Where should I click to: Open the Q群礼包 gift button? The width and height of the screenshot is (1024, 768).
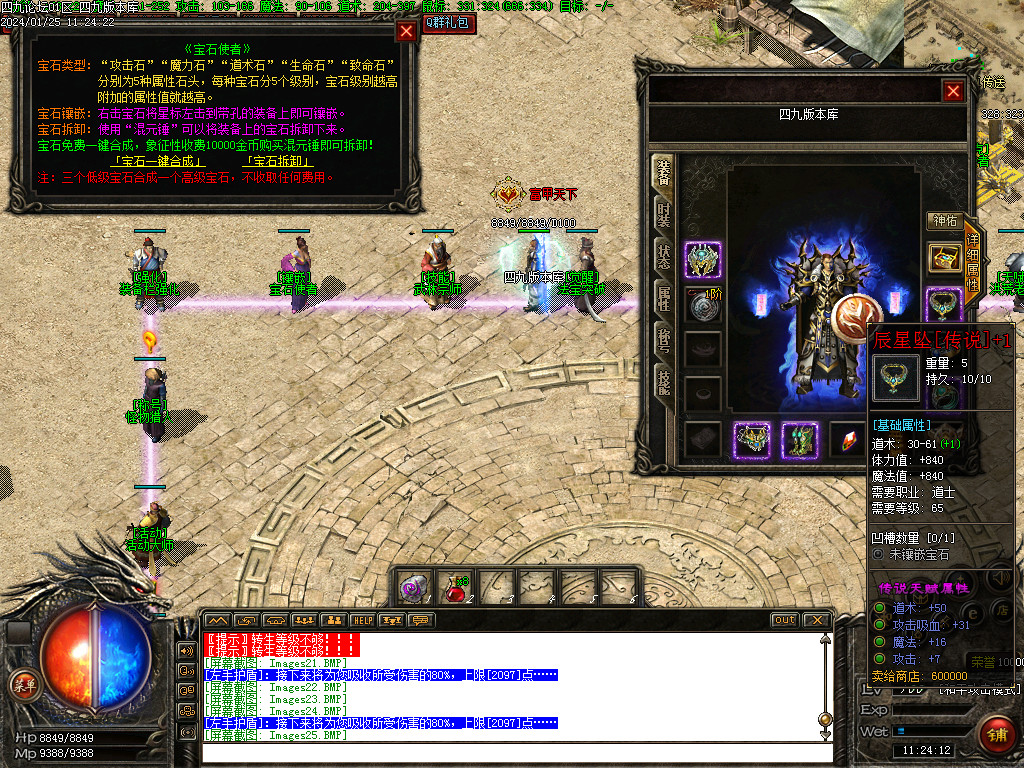coord(449,22)
